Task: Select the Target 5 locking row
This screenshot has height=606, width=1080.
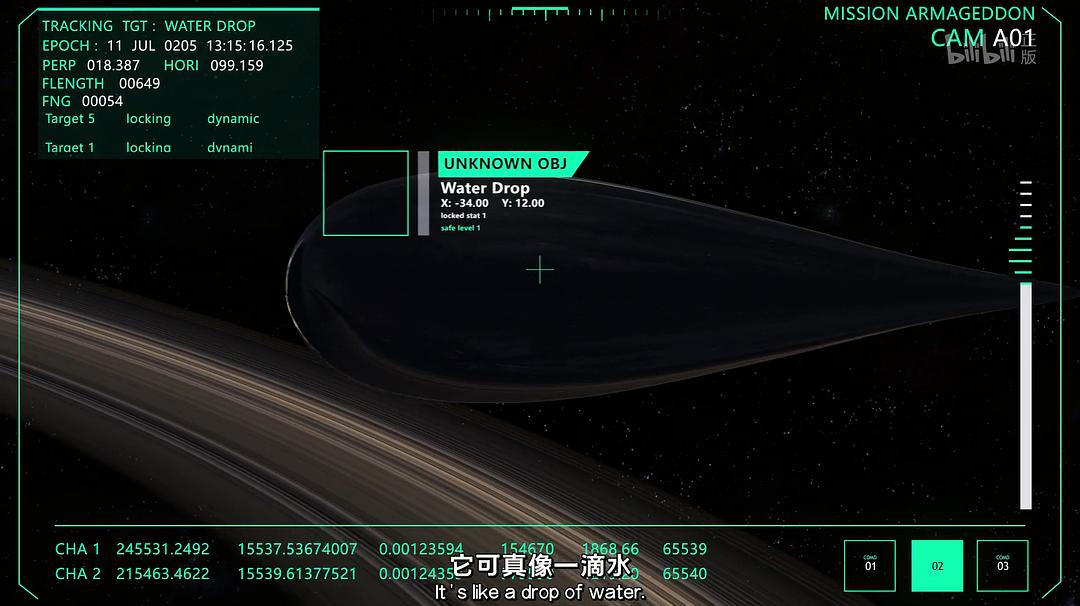Action: coord(150,119)
